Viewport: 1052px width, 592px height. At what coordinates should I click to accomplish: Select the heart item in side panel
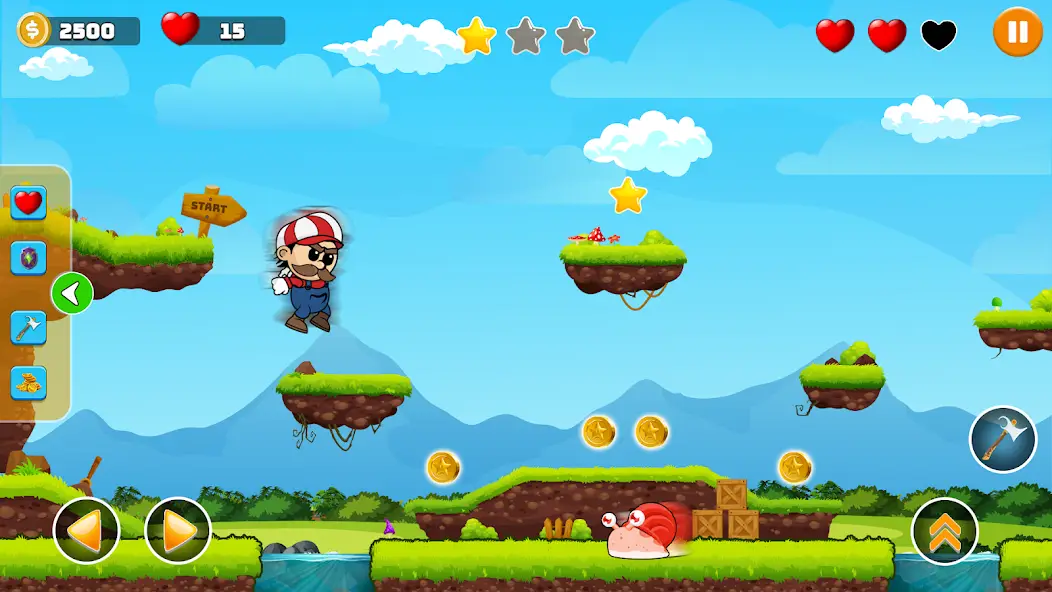(x=28, y=203)
